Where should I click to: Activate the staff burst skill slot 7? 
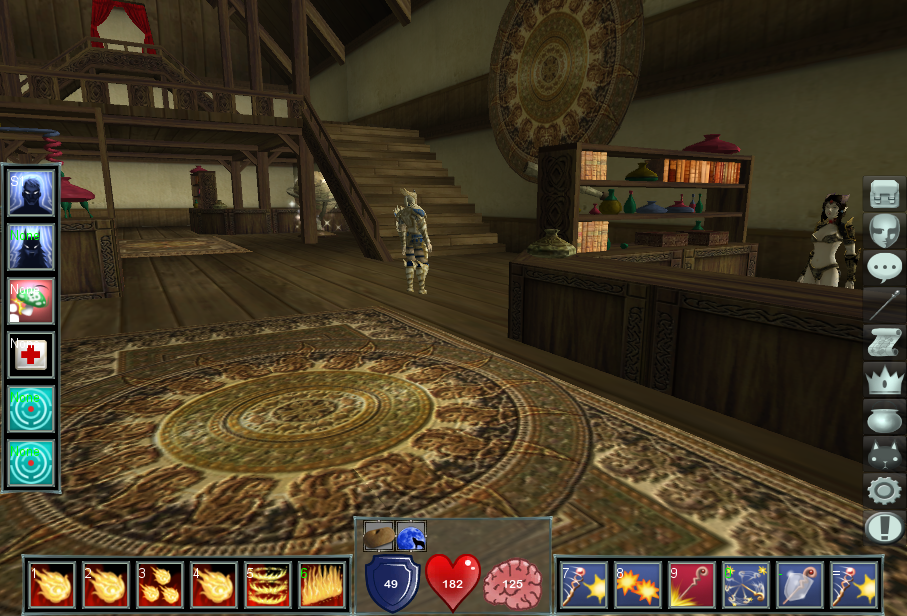583,585
